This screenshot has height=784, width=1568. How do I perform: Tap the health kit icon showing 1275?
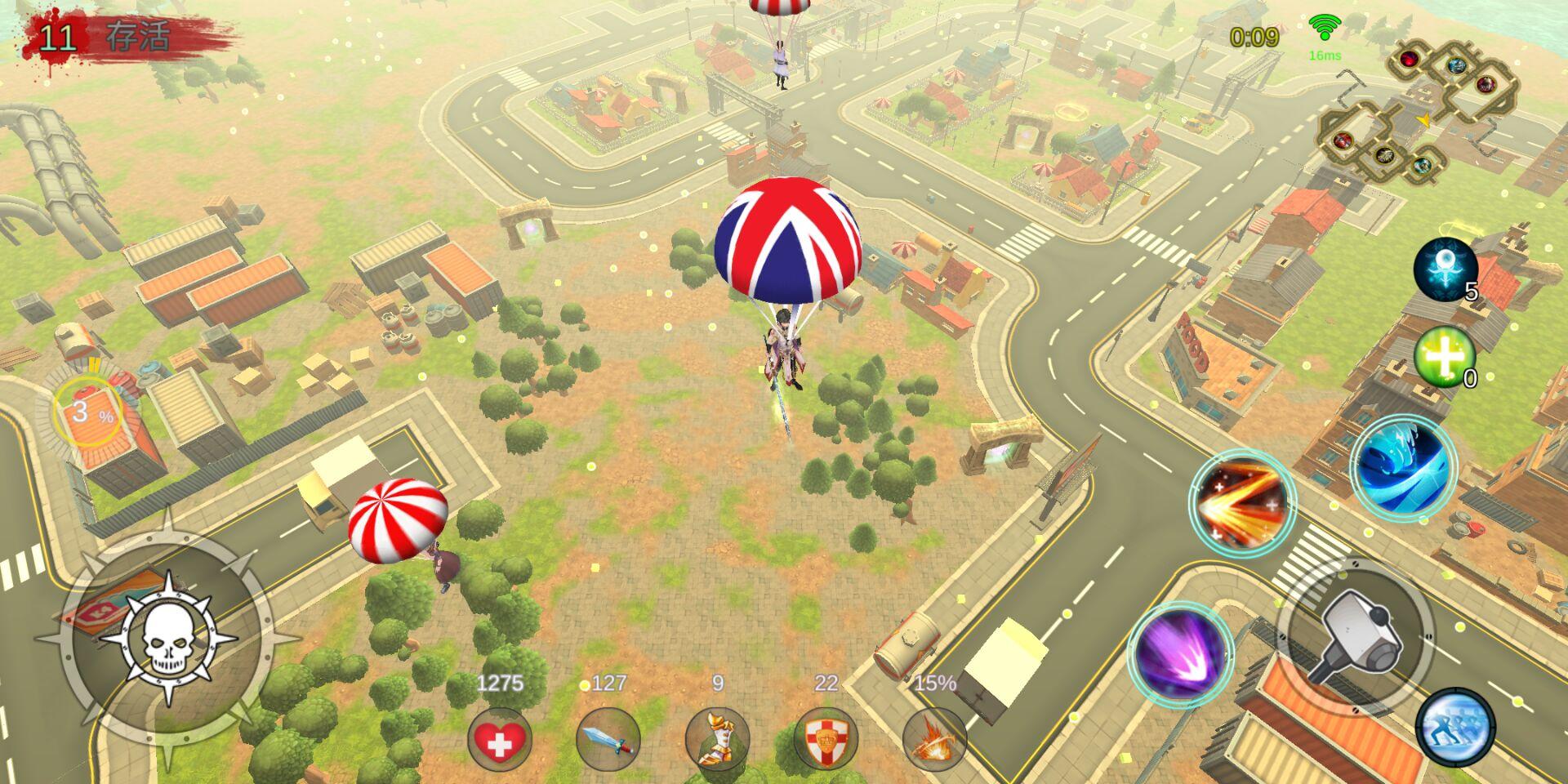pos(501,737)
